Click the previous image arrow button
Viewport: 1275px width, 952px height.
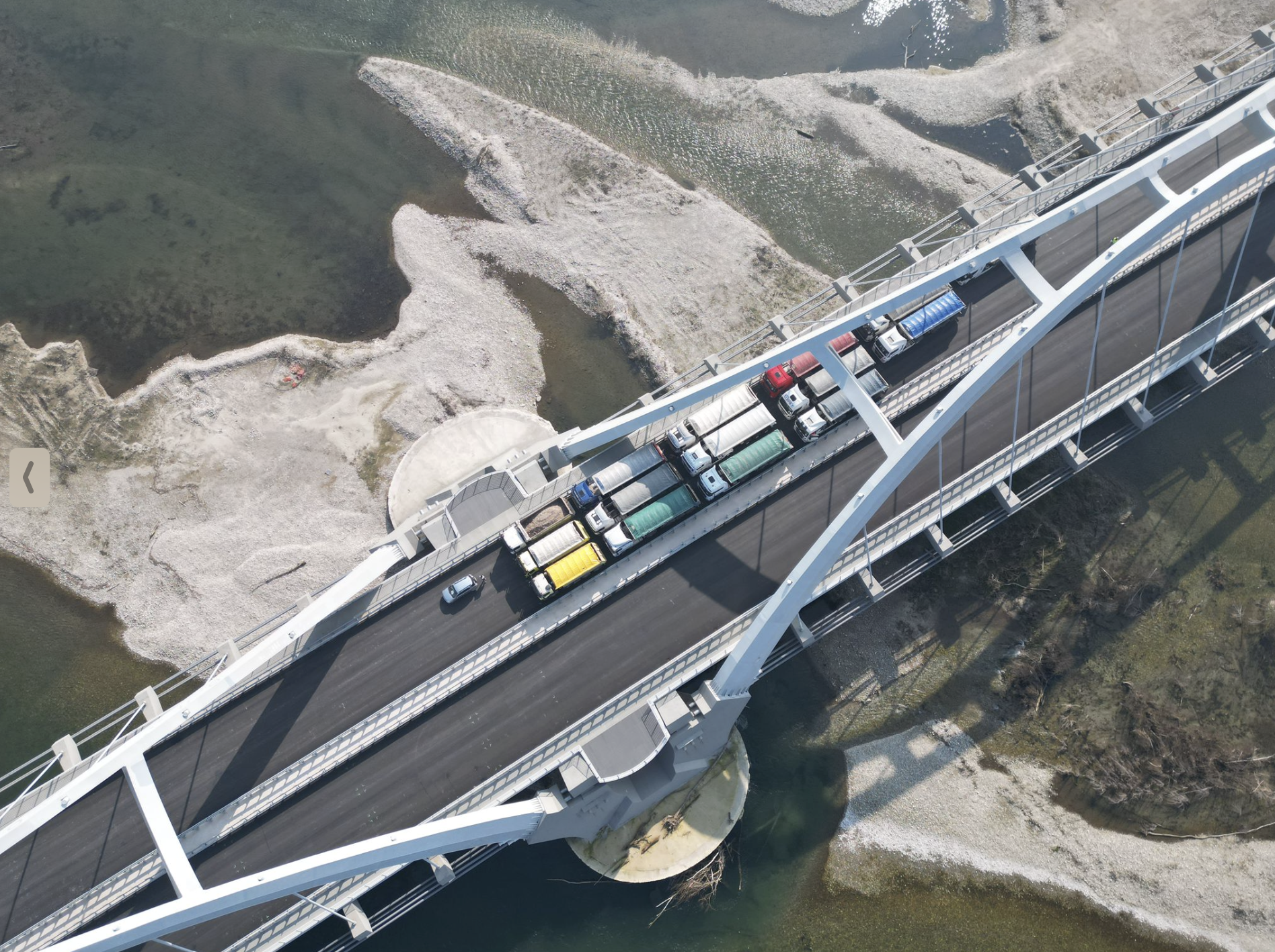(29, 477)
